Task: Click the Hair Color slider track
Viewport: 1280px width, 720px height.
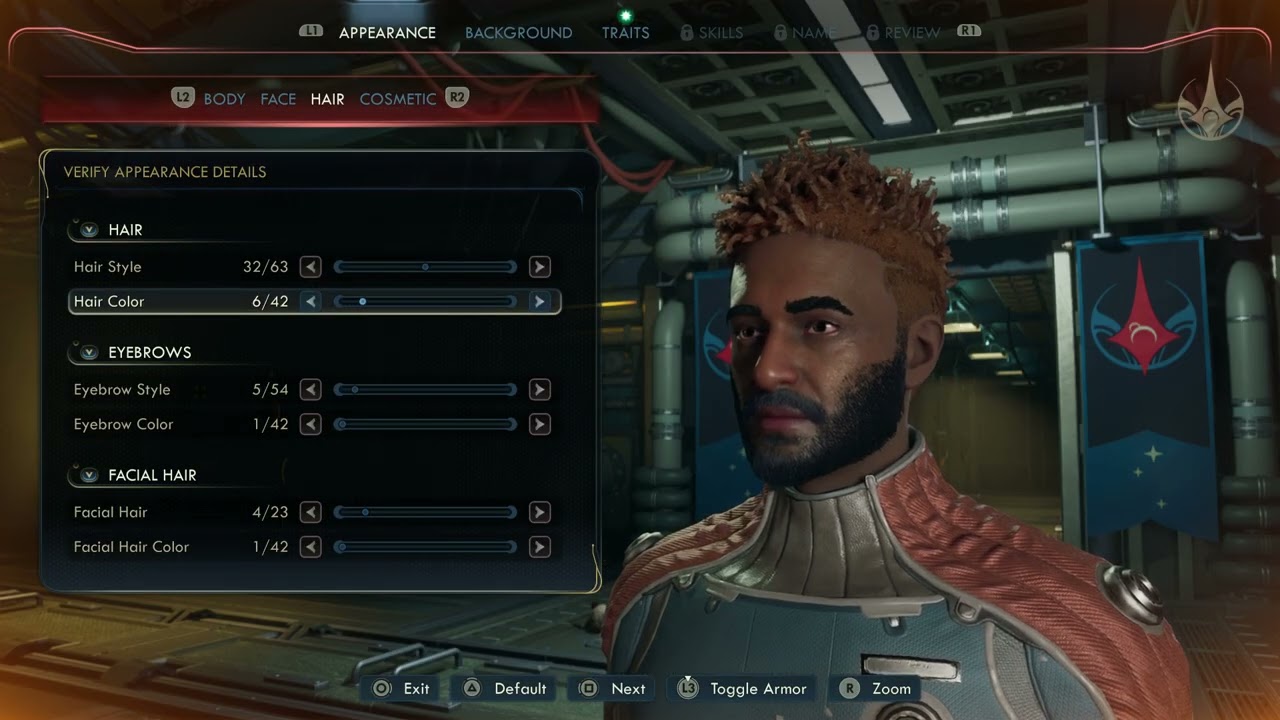Action: click(x=425, y=301)
